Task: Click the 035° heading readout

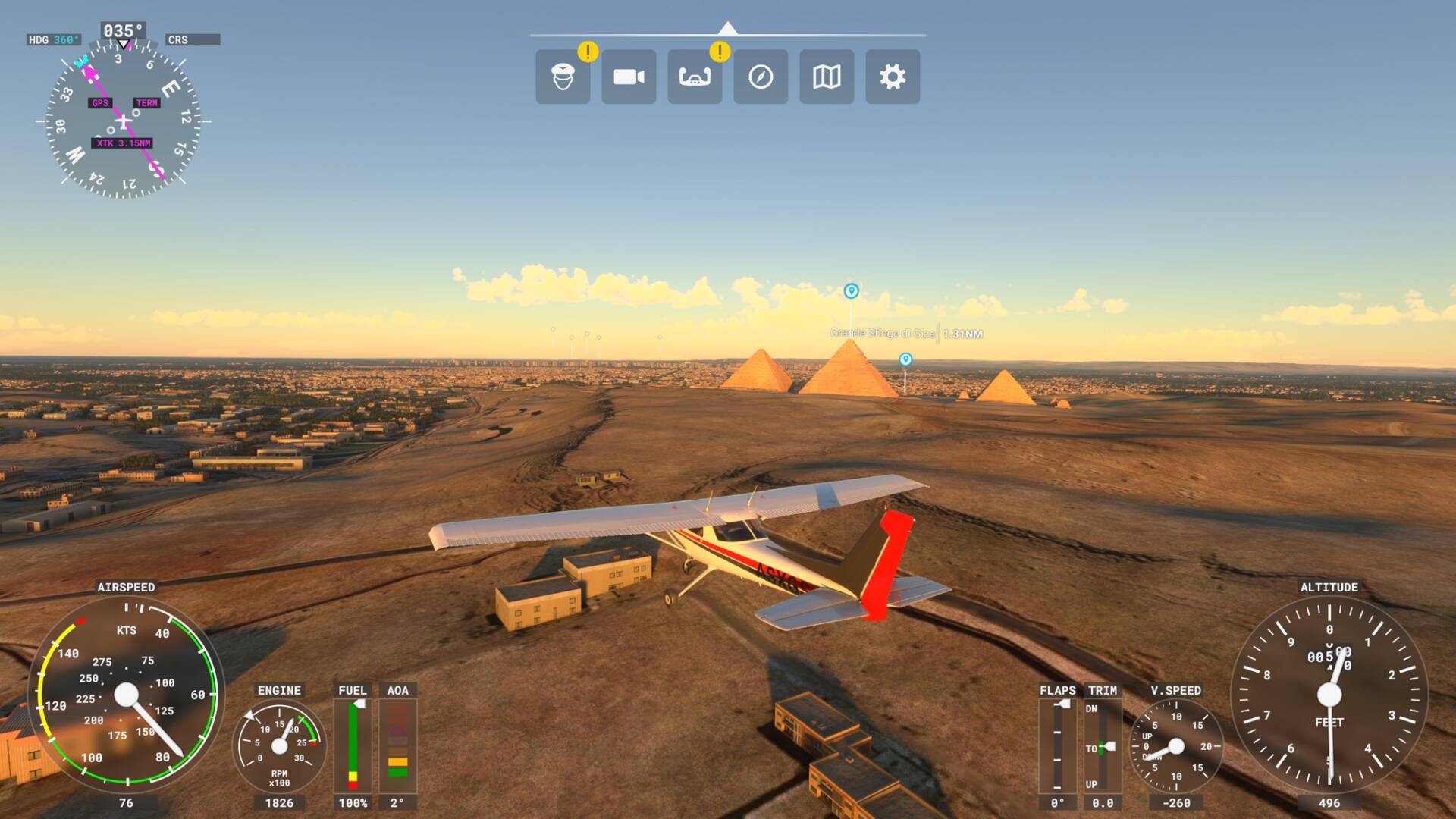Action: (121, 31)
